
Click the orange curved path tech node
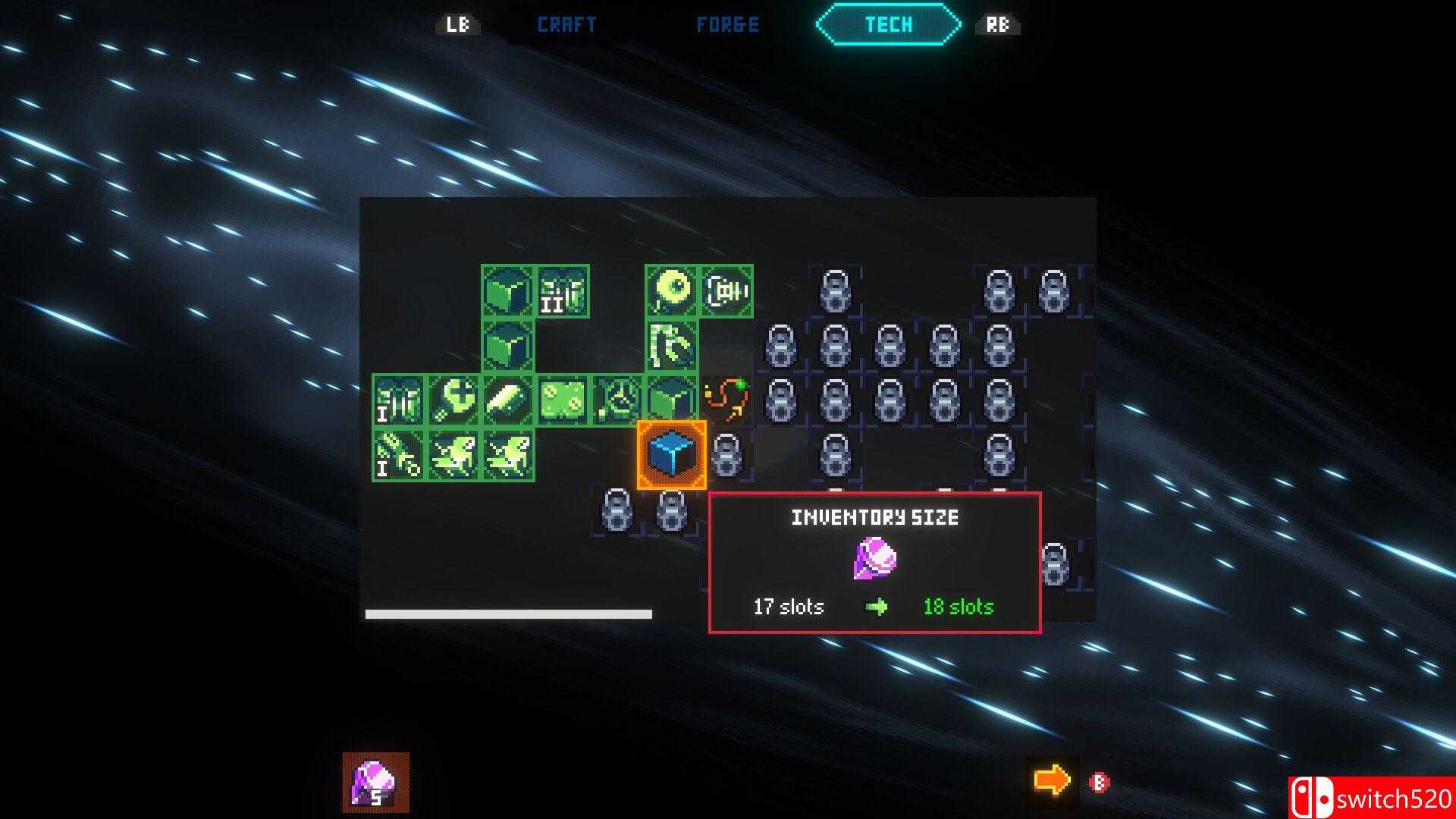click(x=726, y=400)
